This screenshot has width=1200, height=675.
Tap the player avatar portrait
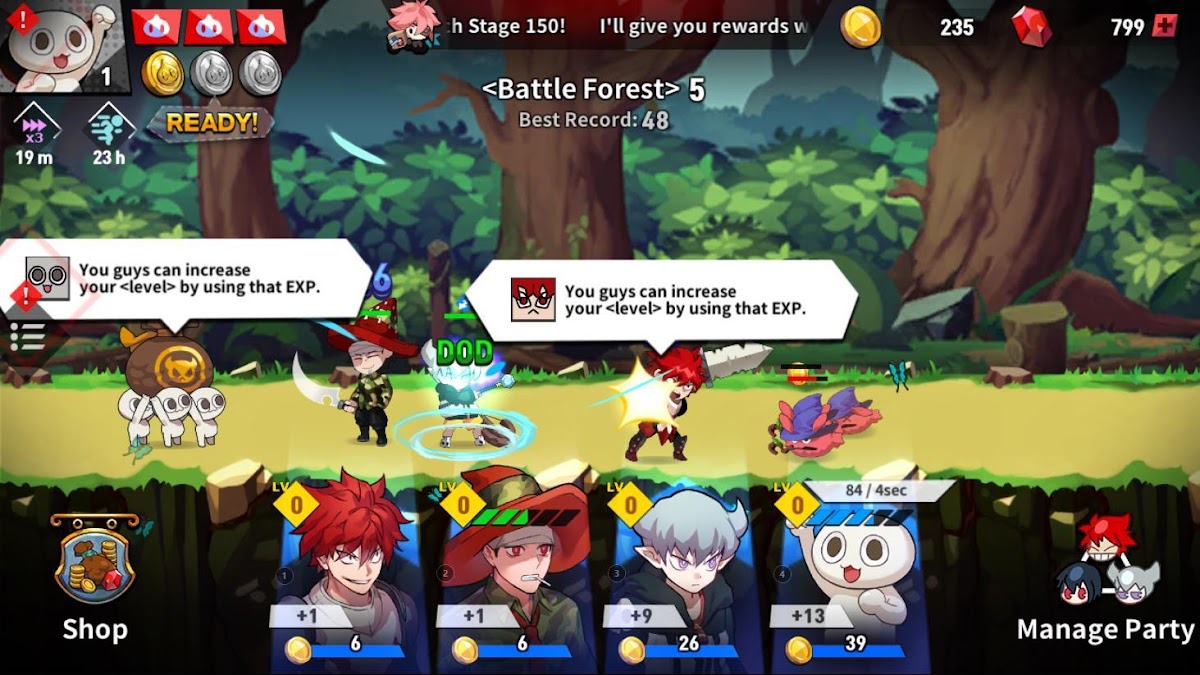[64, 45]
